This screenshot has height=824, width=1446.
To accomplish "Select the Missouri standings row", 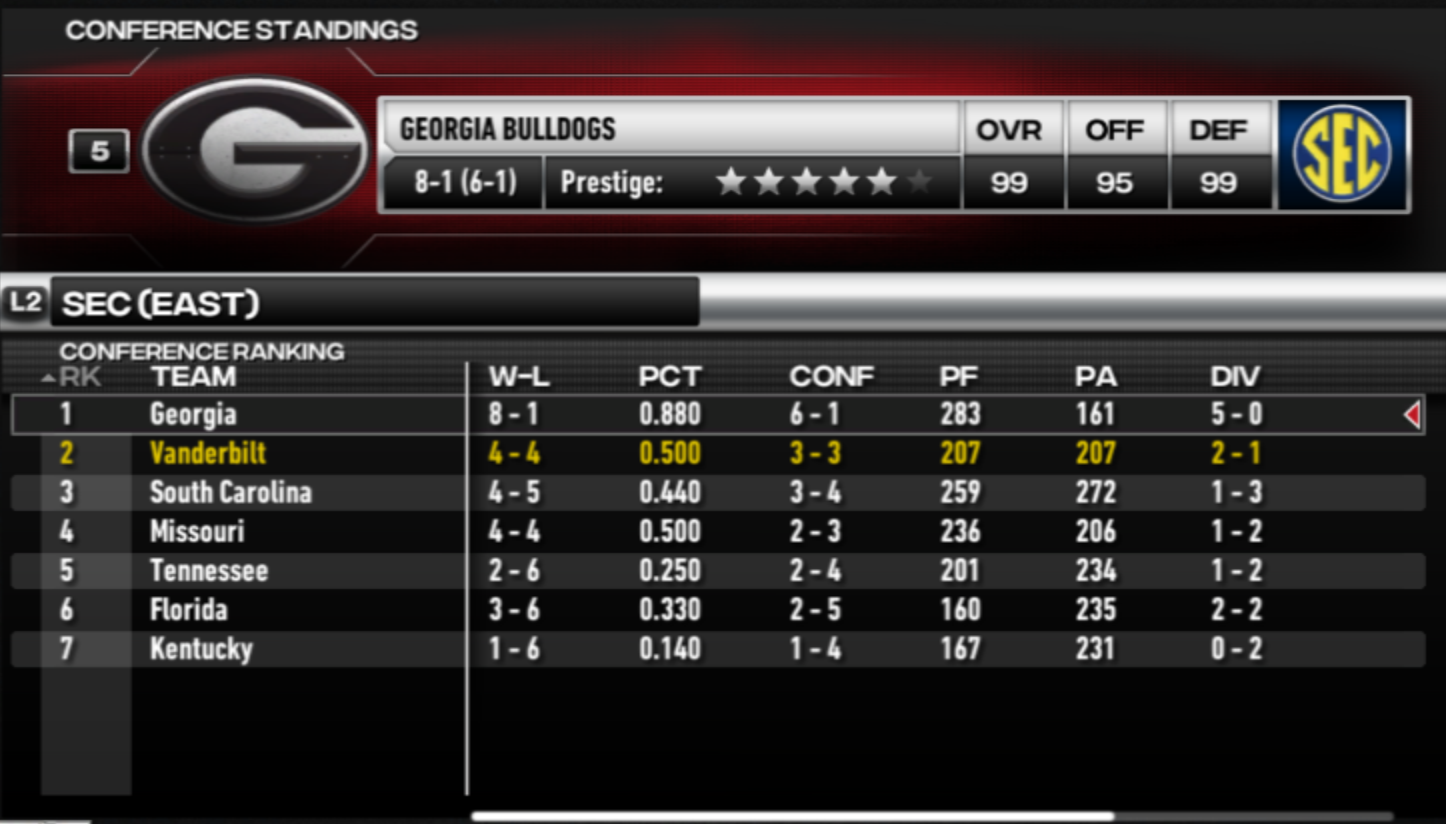I will tap(197, 531).
